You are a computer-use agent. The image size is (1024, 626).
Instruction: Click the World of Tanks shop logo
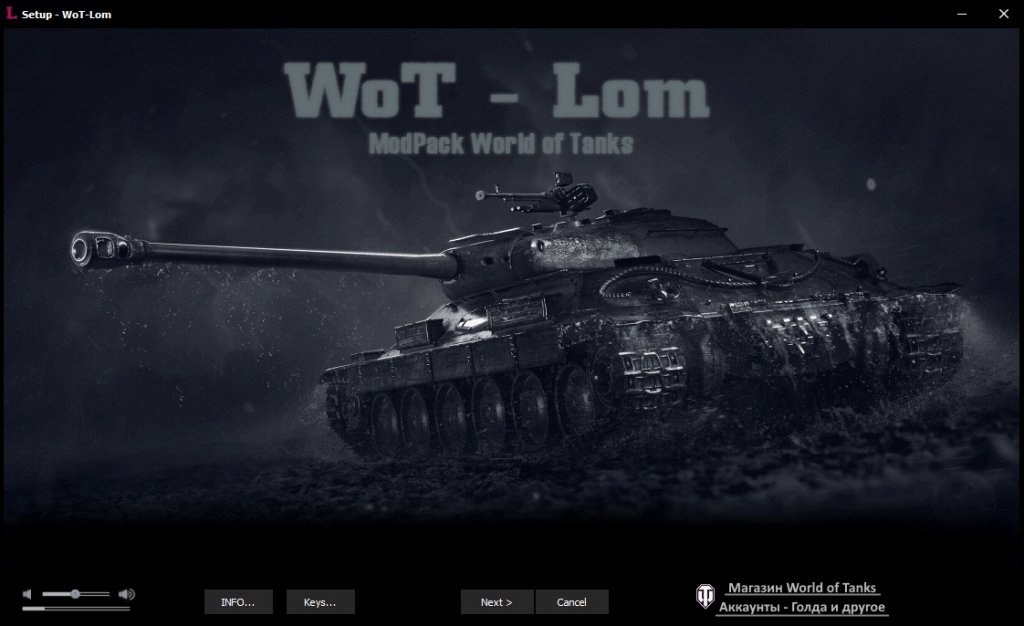(x=705, y=597)
